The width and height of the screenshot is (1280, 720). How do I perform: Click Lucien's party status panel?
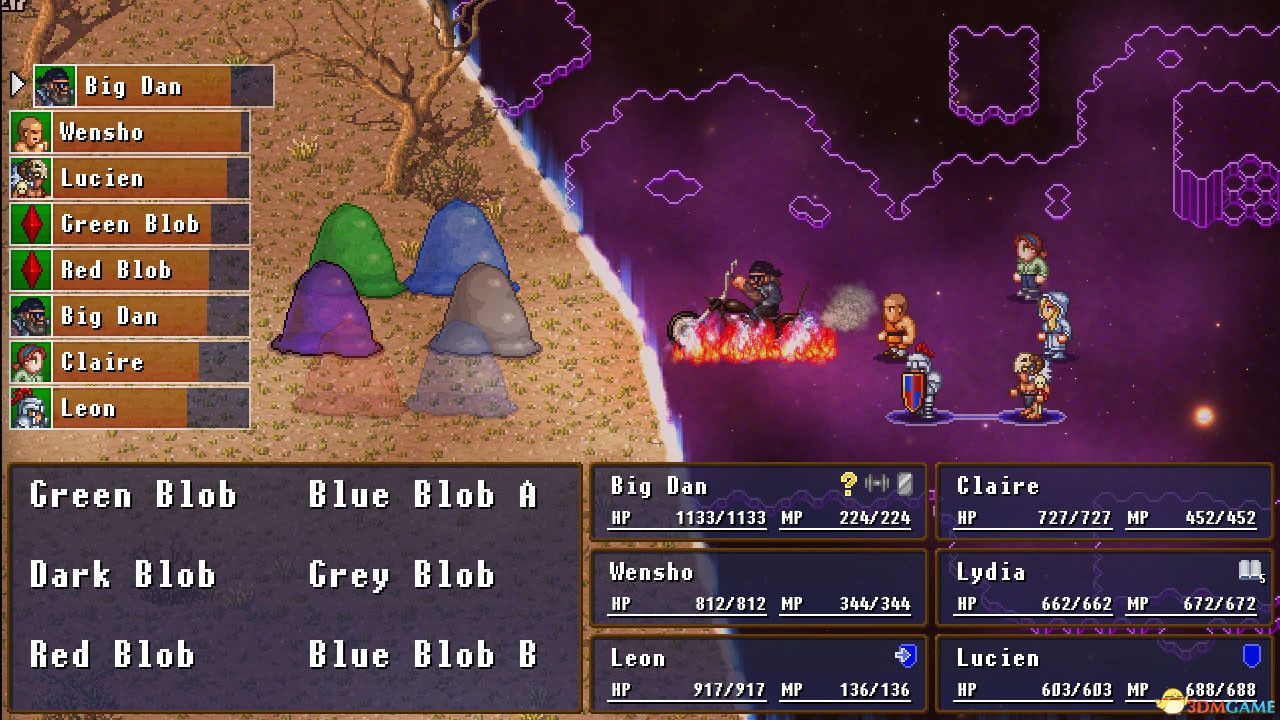(x=1105, y=673)
